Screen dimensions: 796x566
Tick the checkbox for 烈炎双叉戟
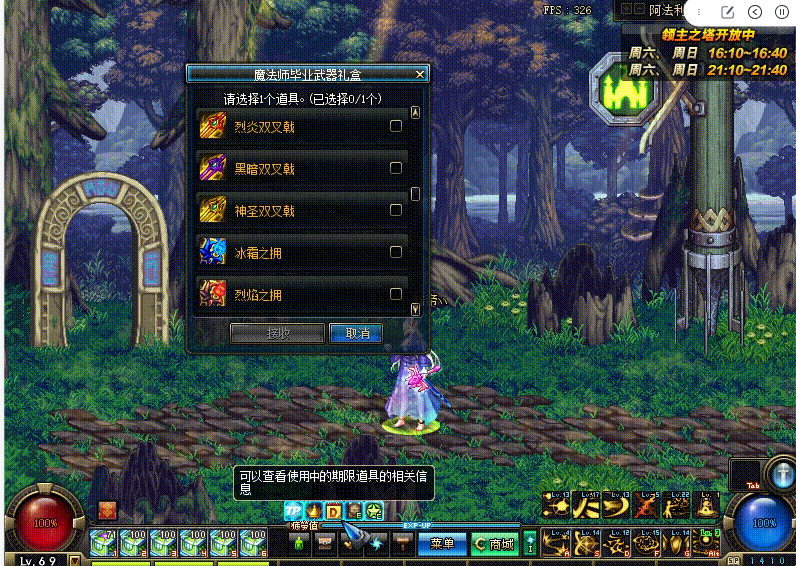tap(396, 126)
